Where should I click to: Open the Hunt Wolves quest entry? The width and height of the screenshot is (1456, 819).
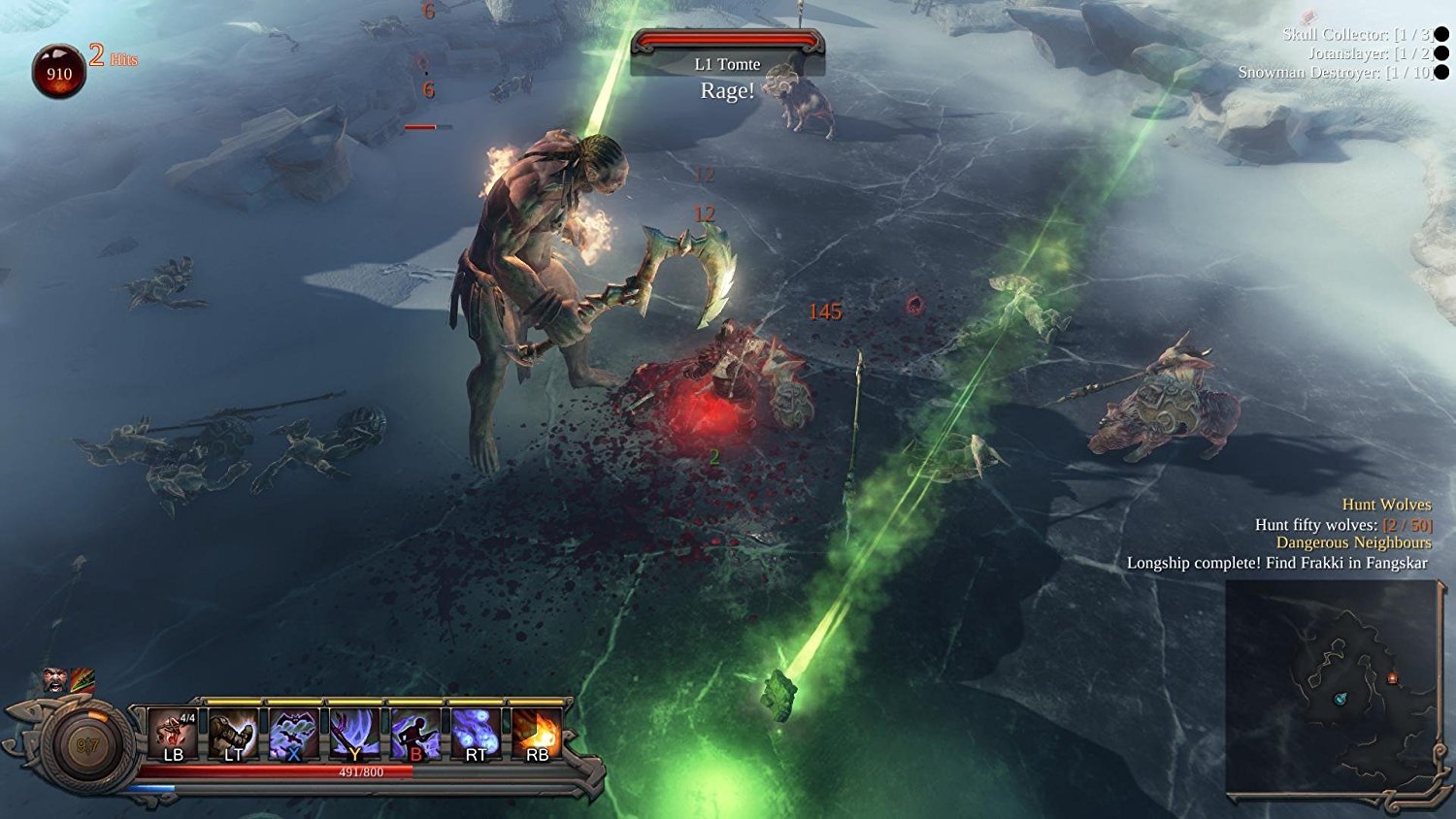pos(1386,505)
